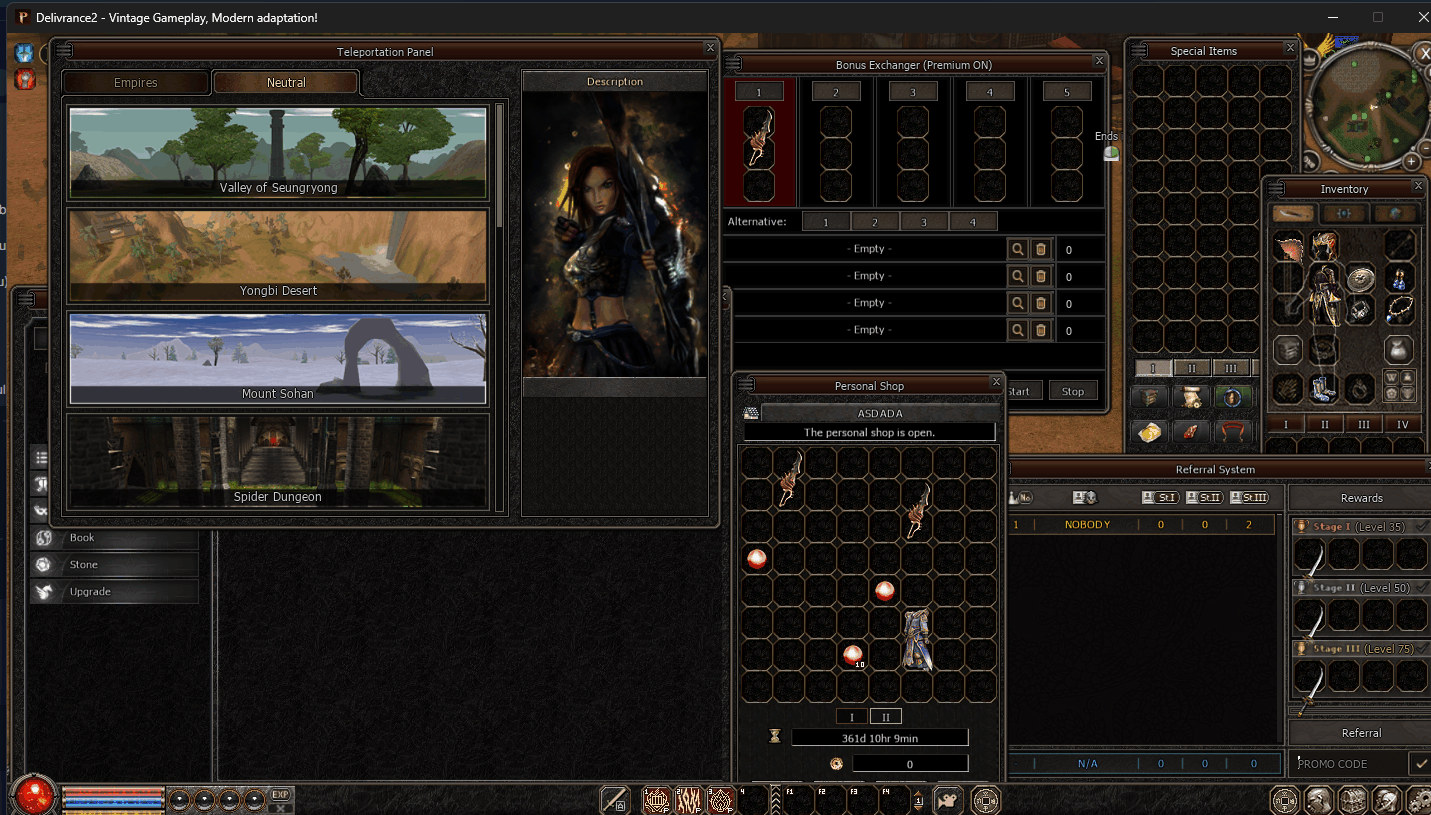Select Alternative number 4 button

click(972, 222)
